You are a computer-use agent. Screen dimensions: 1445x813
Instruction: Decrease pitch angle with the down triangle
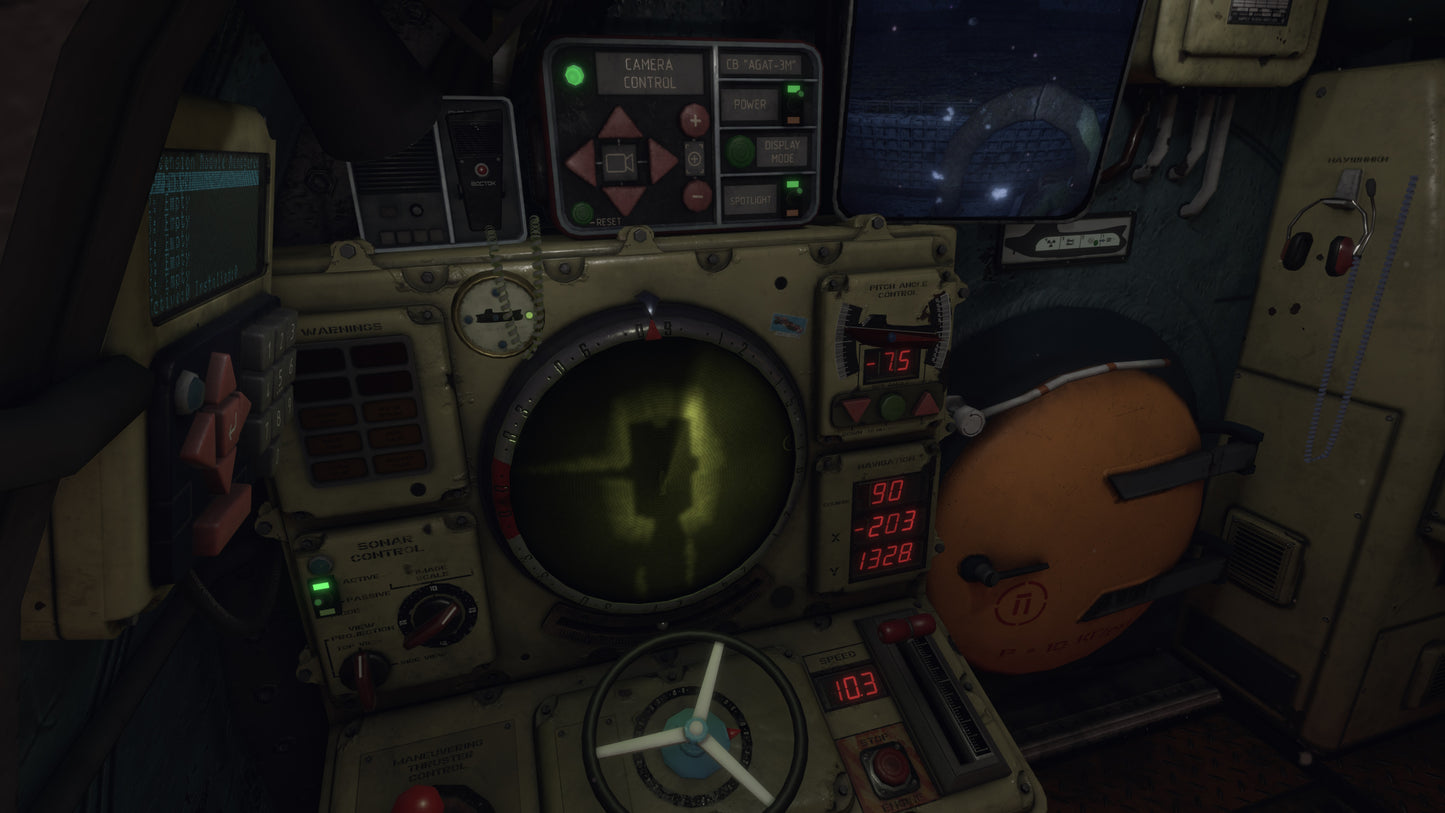856,409
